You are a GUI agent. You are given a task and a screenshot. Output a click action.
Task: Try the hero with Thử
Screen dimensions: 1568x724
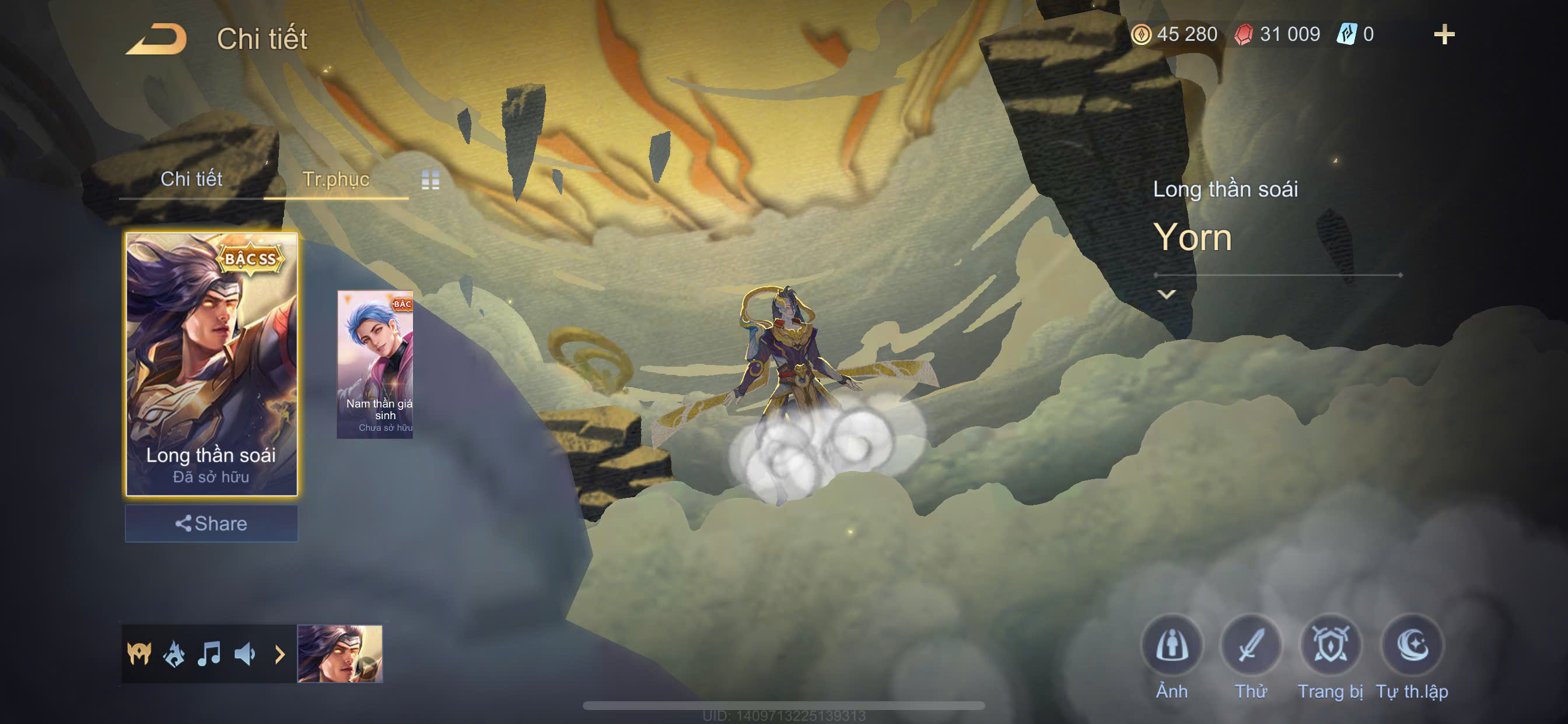pyautogui.click(x=1250, y=646)
